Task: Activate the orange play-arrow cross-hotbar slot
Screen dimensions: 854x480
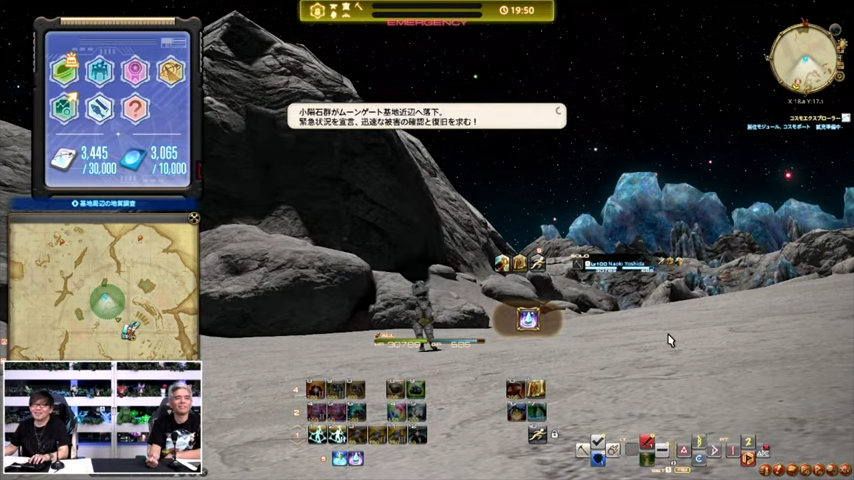Action: point(747,459)
